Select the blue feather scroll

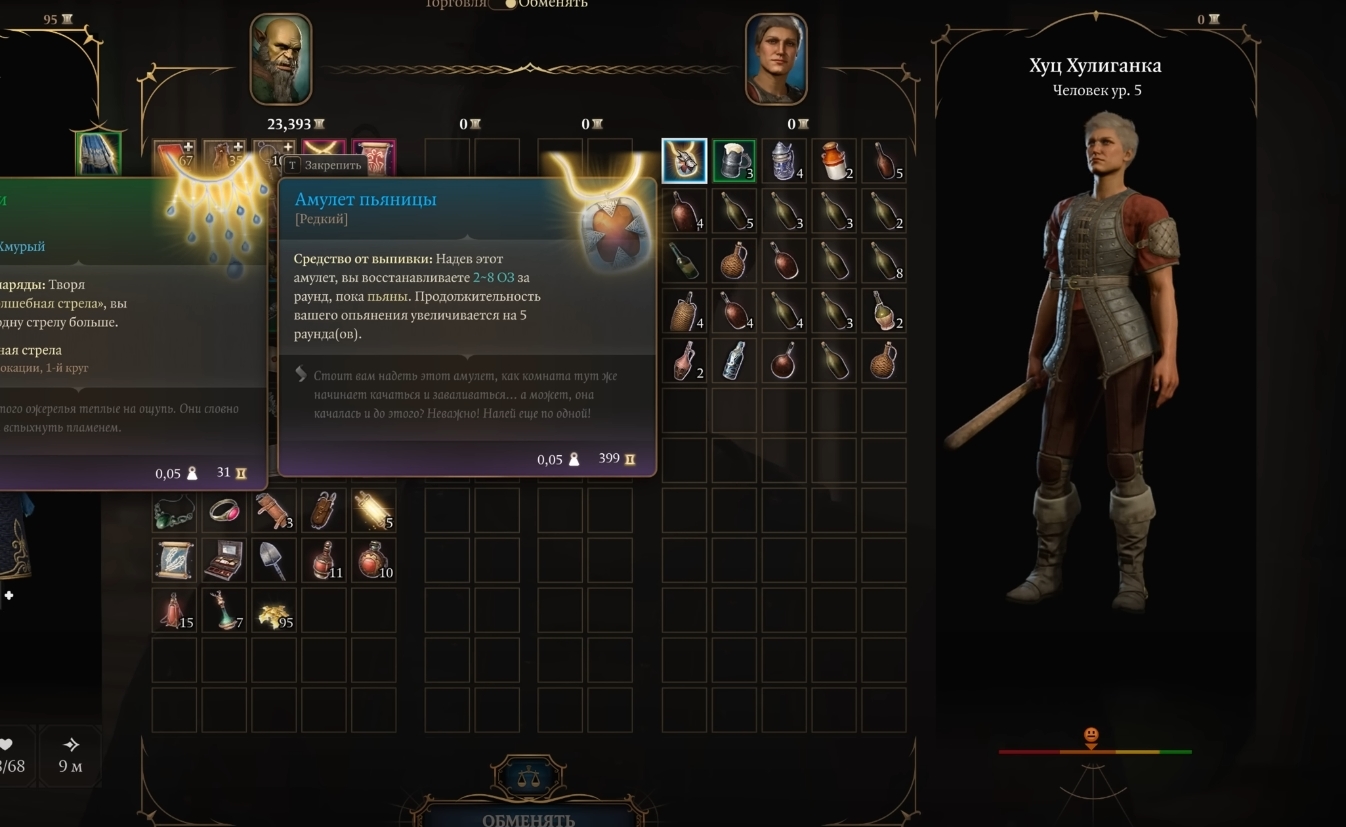tap(175, 560)
